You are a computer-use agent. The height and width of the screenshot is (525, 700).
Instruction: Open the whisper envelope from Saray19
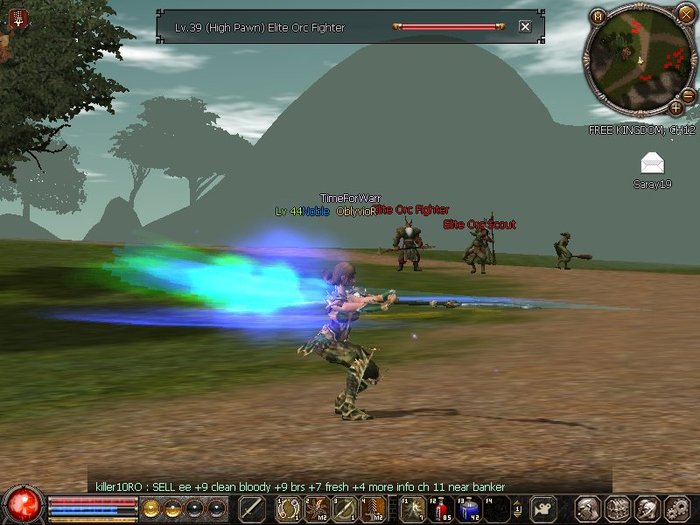coord(652,164)
